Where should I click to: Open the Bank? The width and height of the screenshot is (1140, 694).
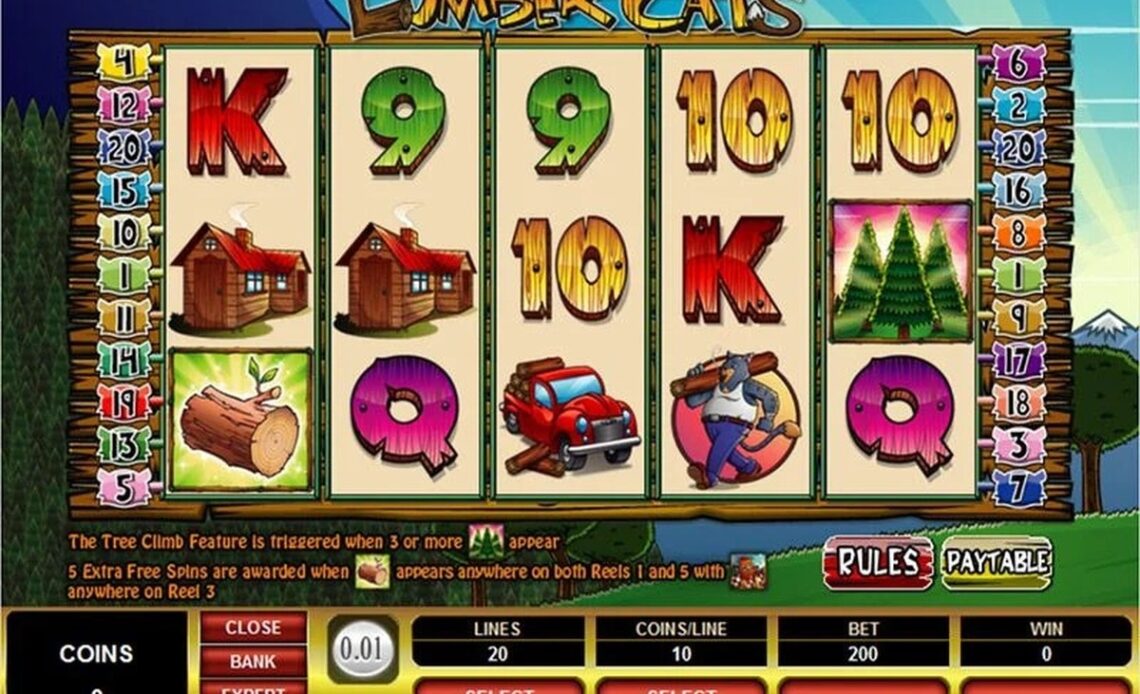tap(252, 661)
